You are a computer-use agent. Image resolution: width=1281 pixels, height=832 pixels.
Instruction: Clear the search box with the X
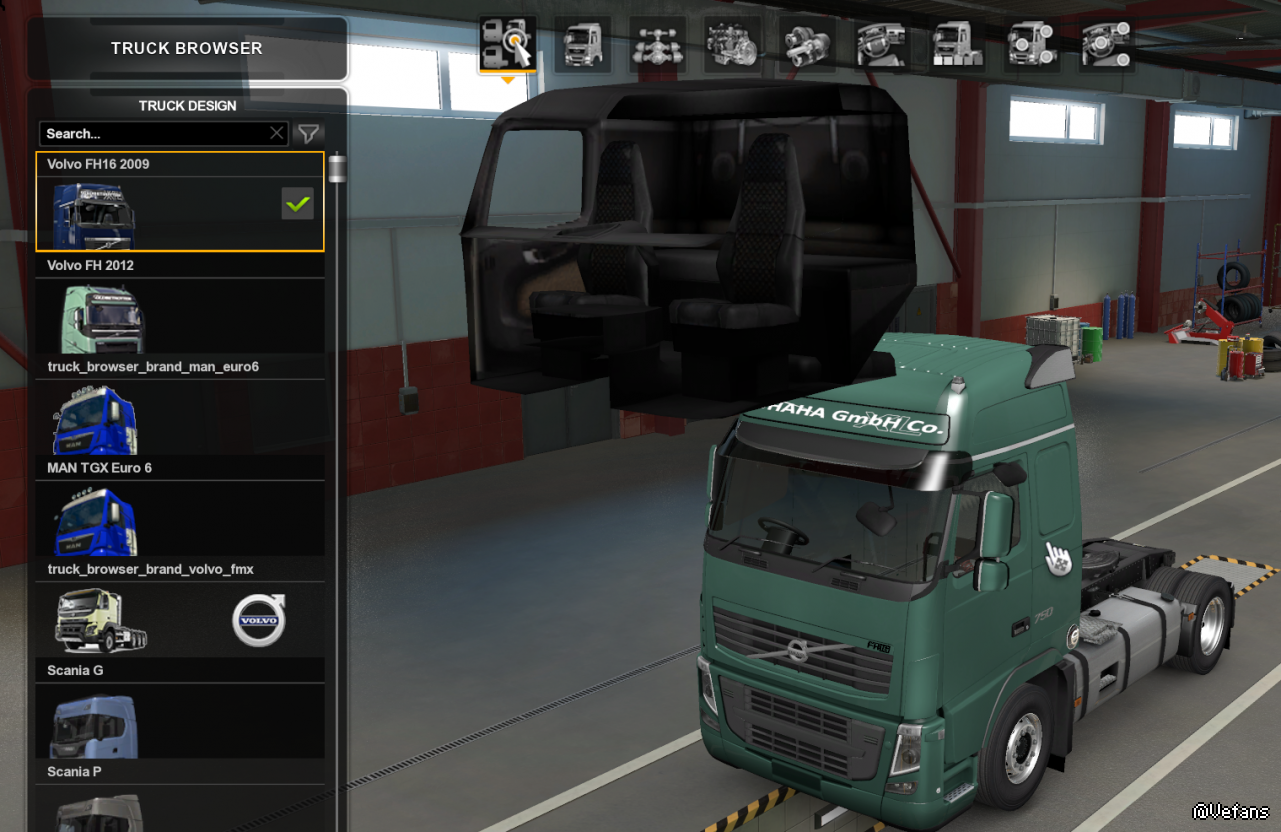(277, 133)
